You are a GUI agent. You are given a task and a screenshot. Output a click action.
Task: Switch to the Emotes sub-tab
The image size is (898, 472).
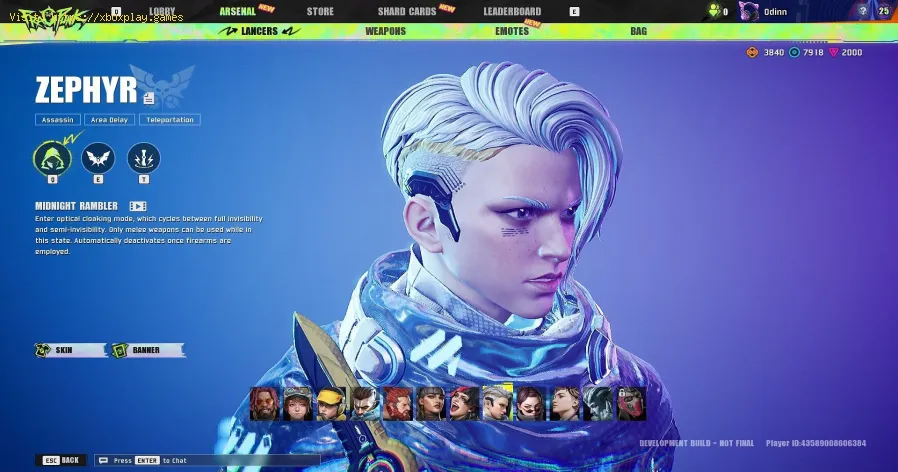tap(512, 31)
